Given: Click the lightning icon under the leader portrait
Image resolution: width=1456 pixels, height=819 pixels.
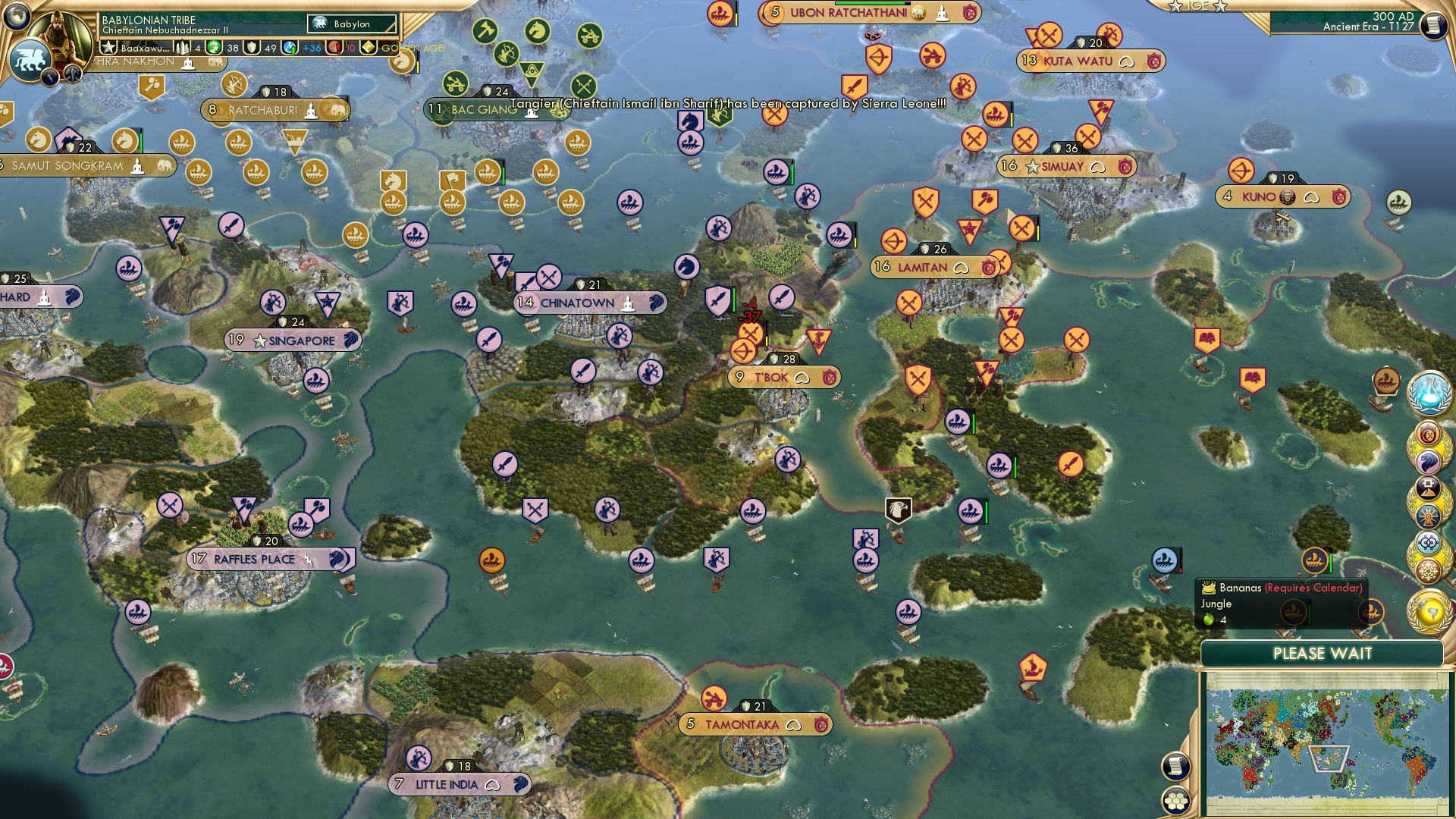Looking at the screenshot, I should tap(50, 75).
